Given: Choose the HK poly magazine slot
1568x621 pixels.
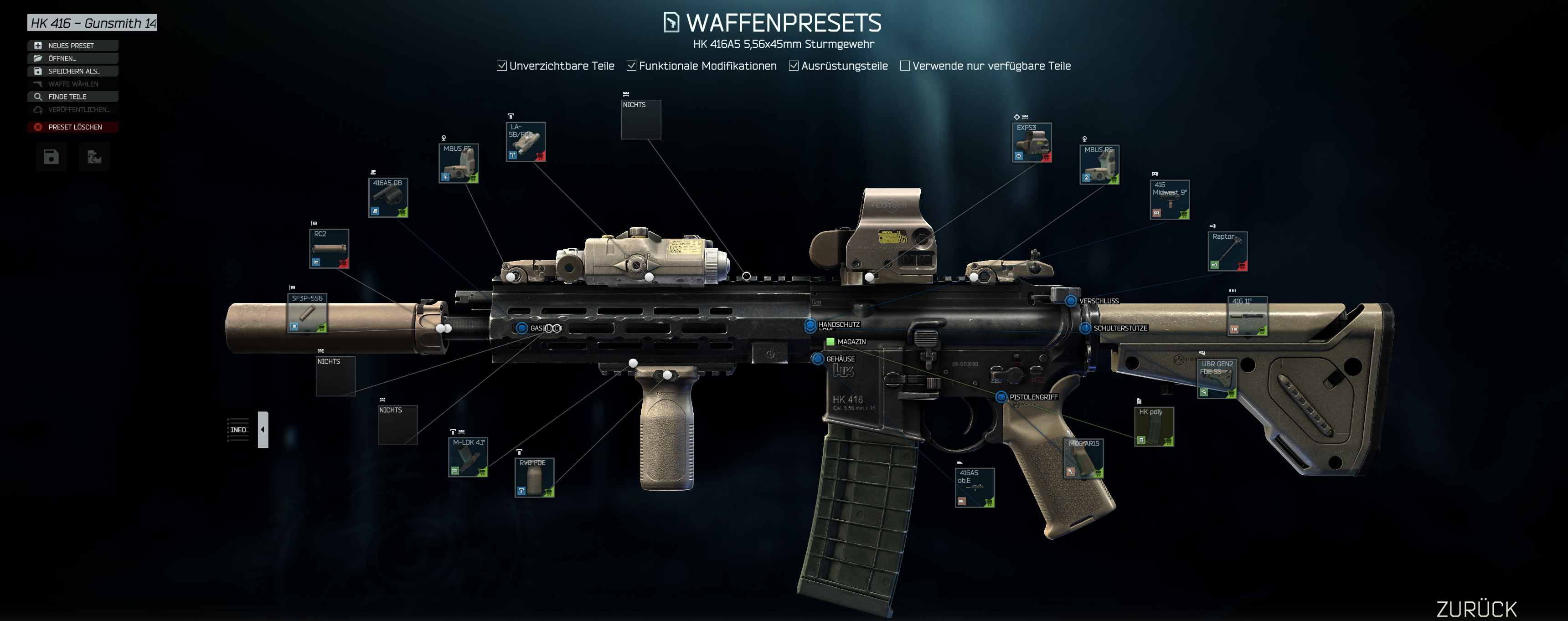Looking at the screenshot, I should pyautogui.click(x=1154, y=427).
